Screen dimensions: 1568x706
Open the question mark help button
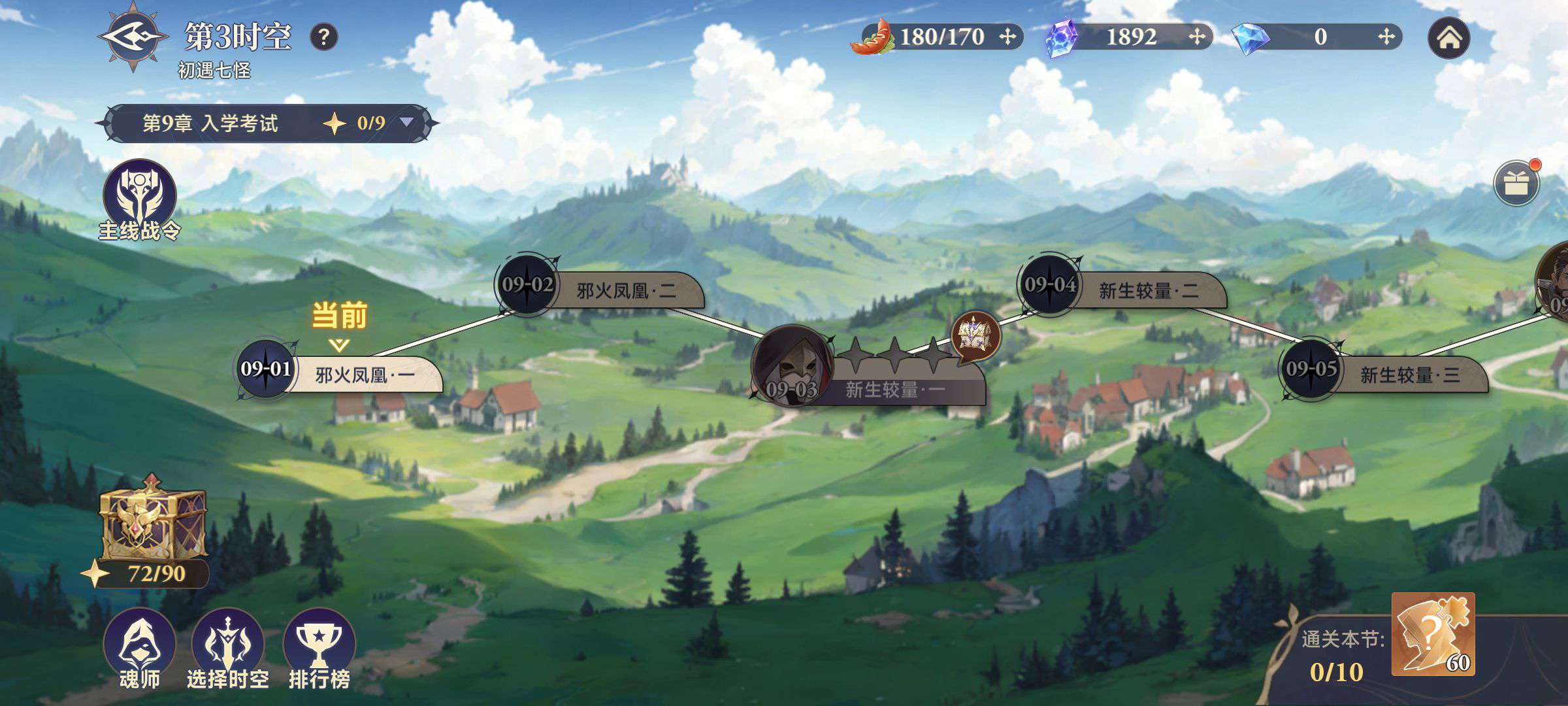tap(323, 37)
